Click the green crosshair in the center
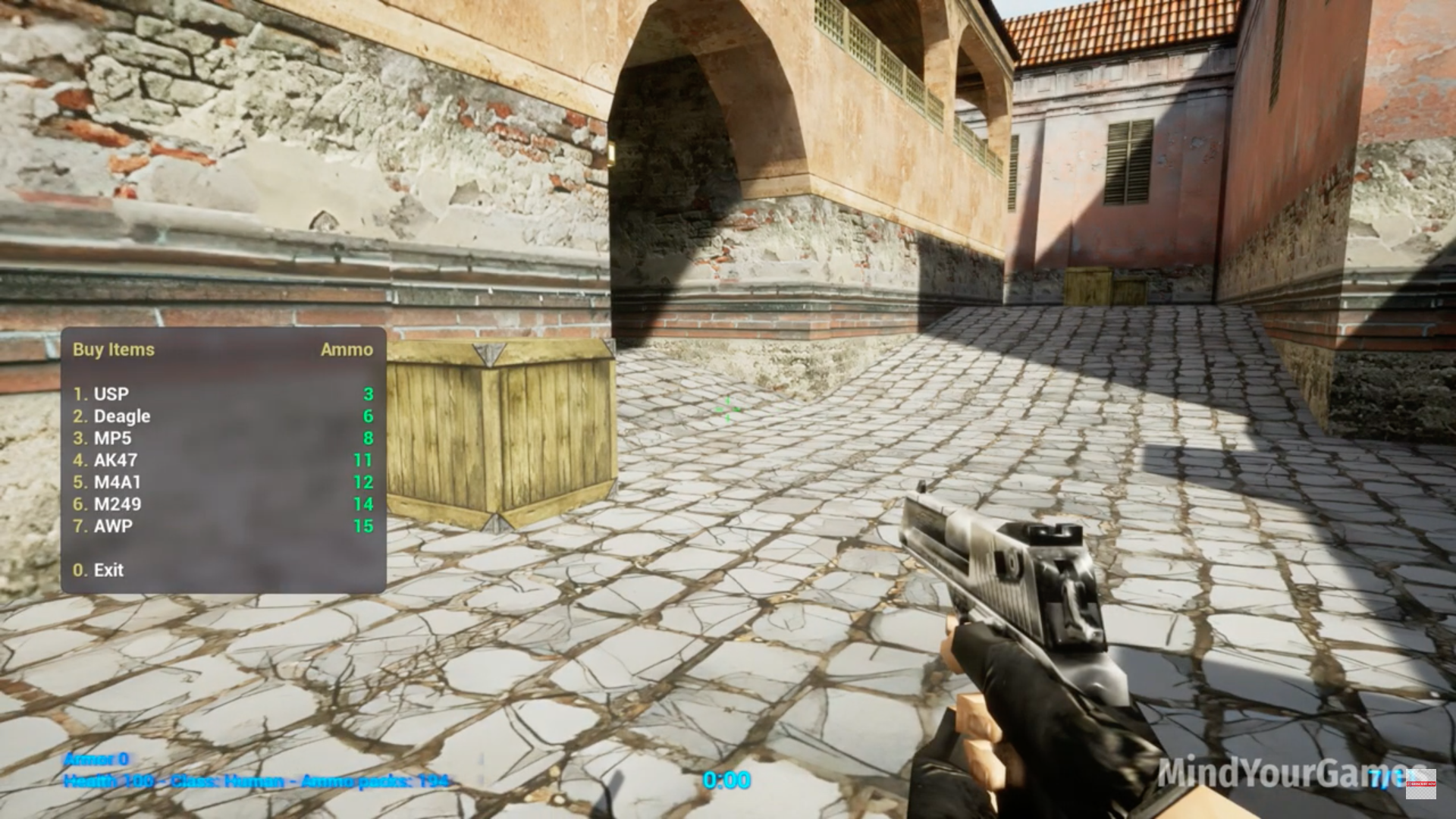Viewport: 1456px width, 819px height. click(726, 409)
